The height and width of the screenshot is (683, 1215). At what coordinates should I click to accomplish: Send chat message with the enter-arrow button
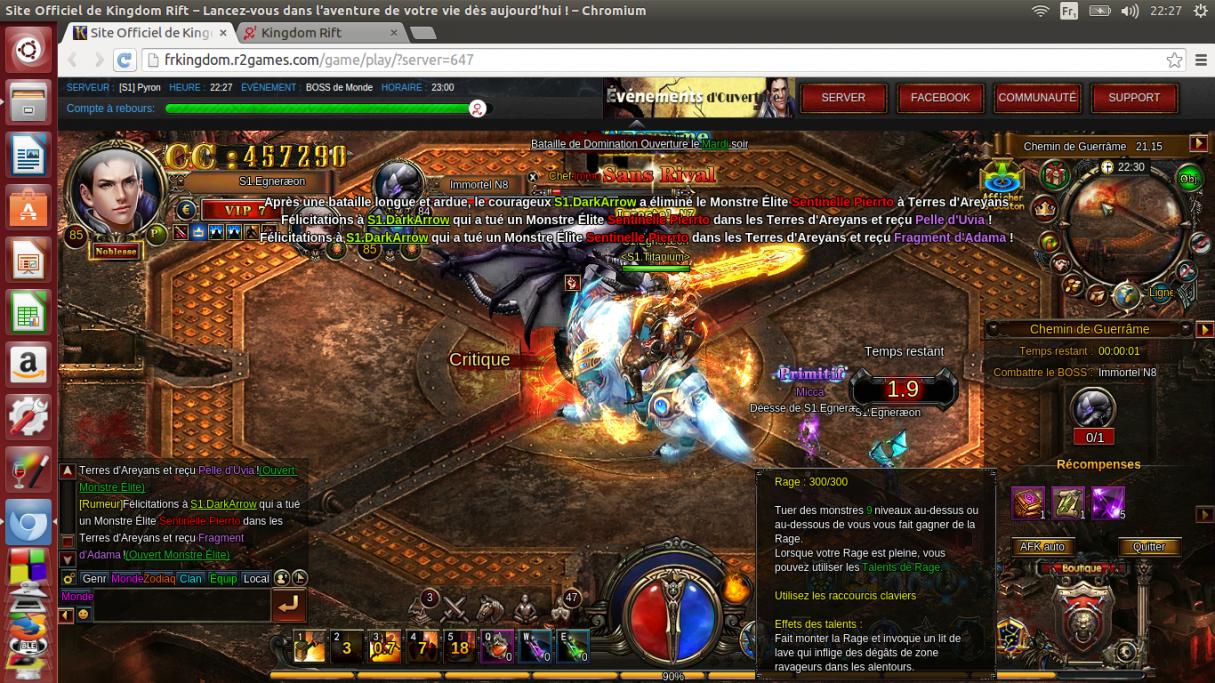(288, 604)
